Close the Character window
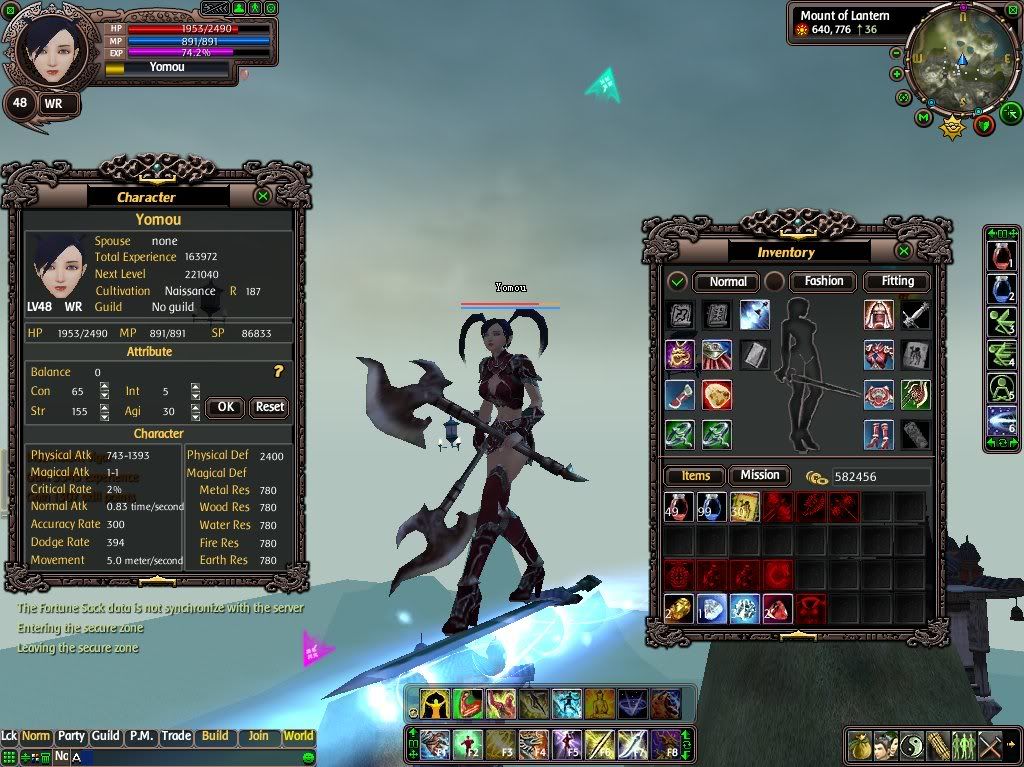 click(x=263, y=196)
